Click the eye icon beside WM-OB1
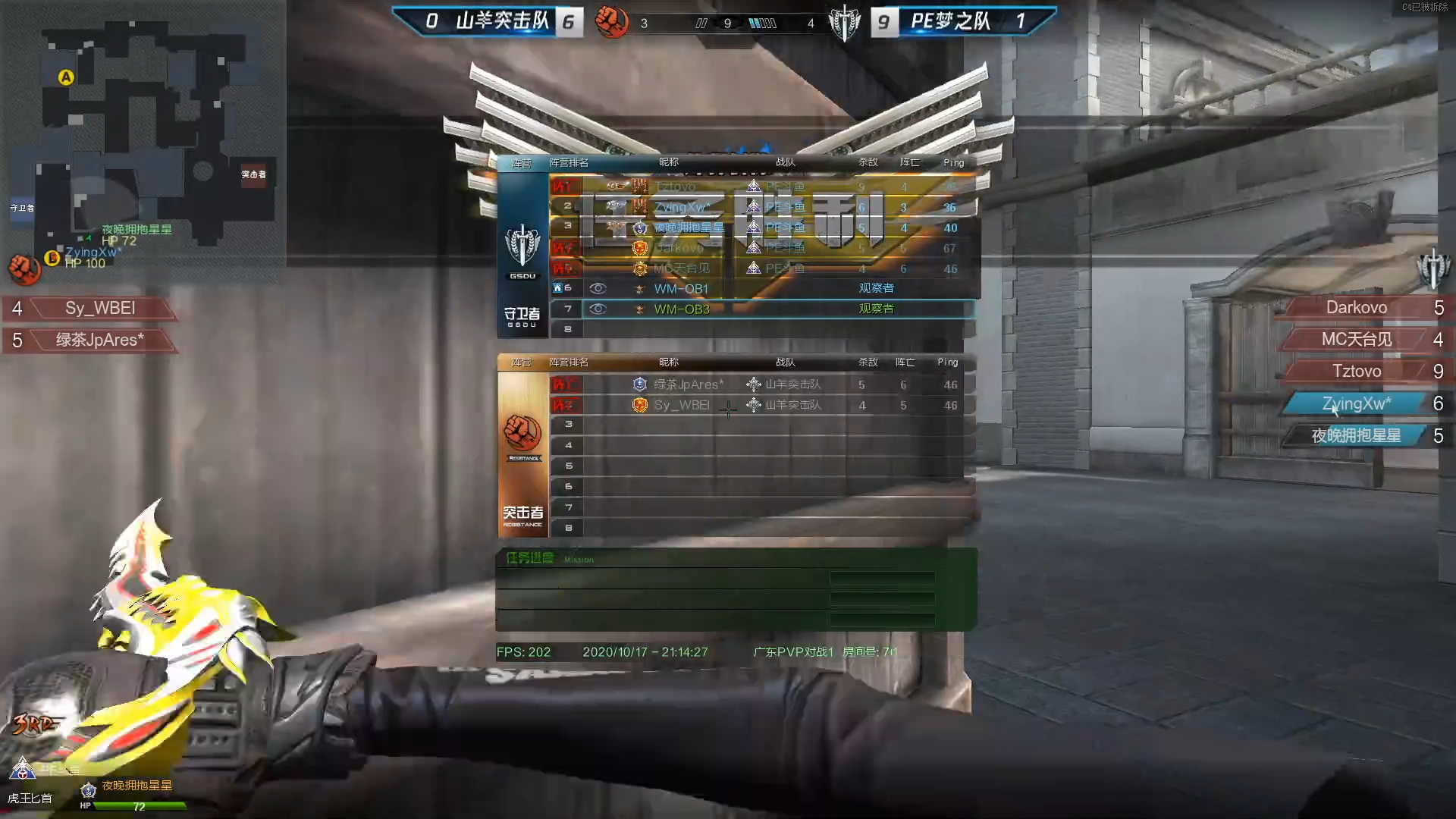Screen dimensions: 1456x819 pyautogui.click(x=598, y=289)
